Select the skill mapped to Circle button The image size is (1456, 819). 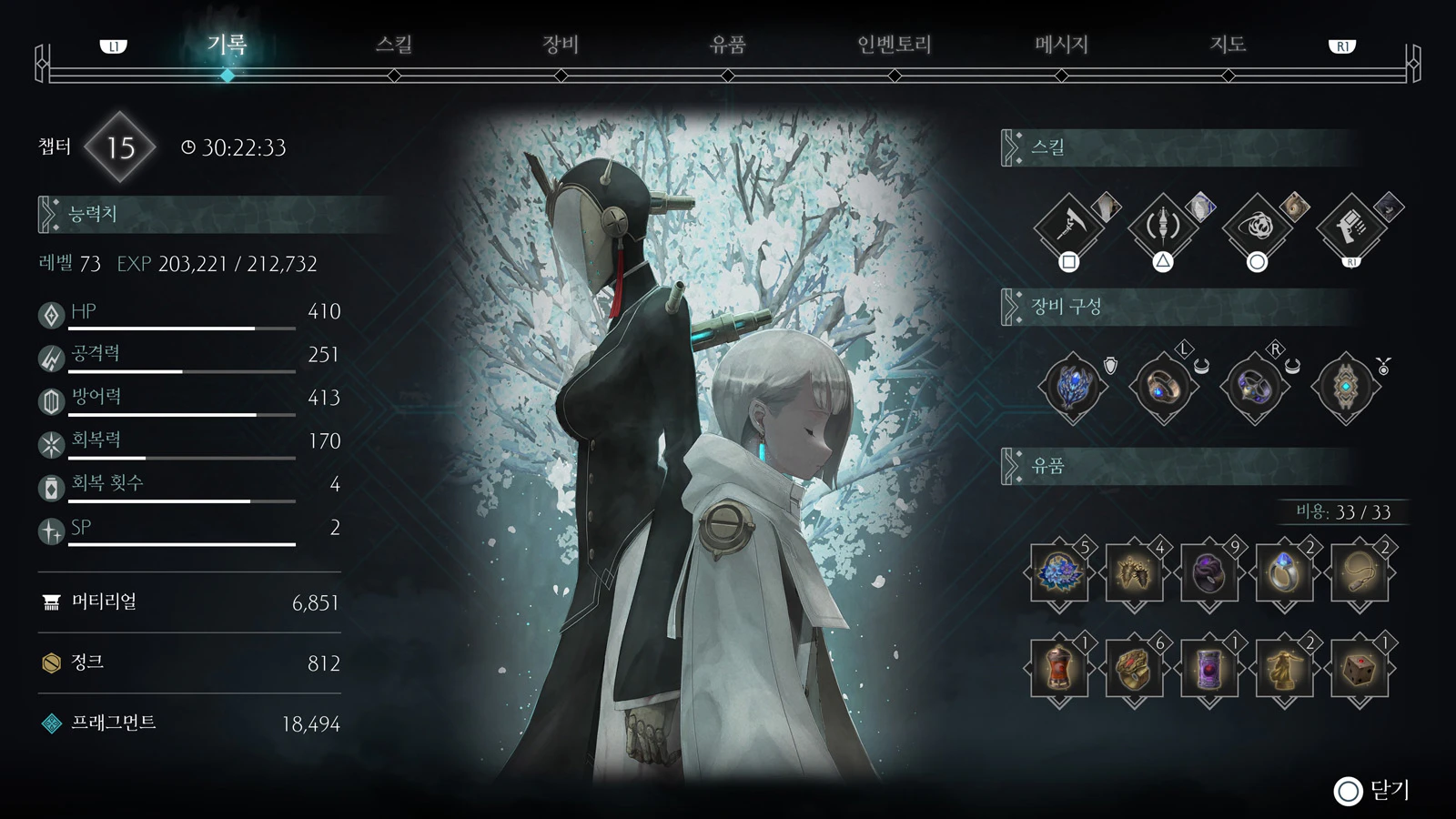1258,227
